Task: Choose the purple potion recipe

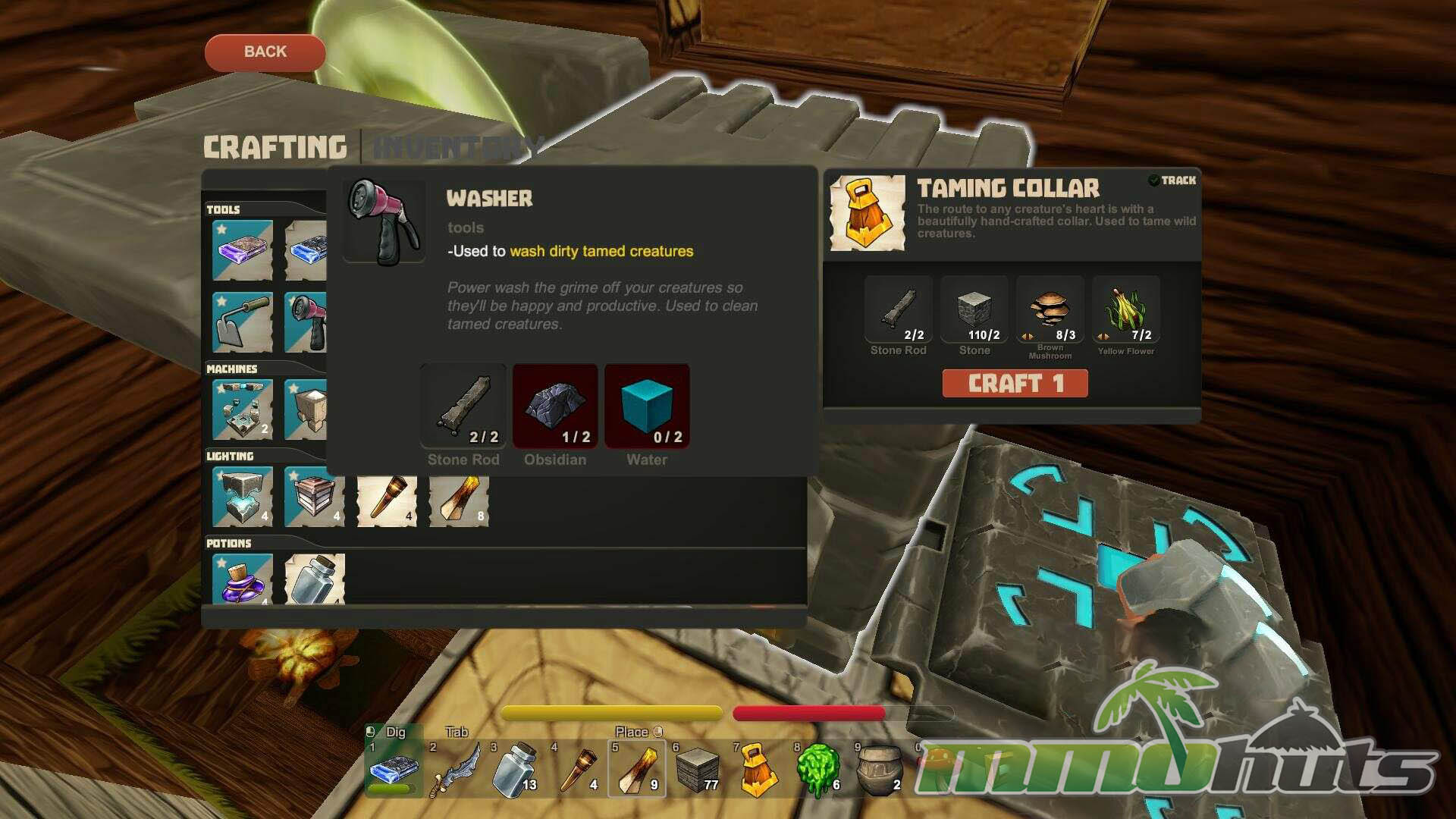Action: 242,579
